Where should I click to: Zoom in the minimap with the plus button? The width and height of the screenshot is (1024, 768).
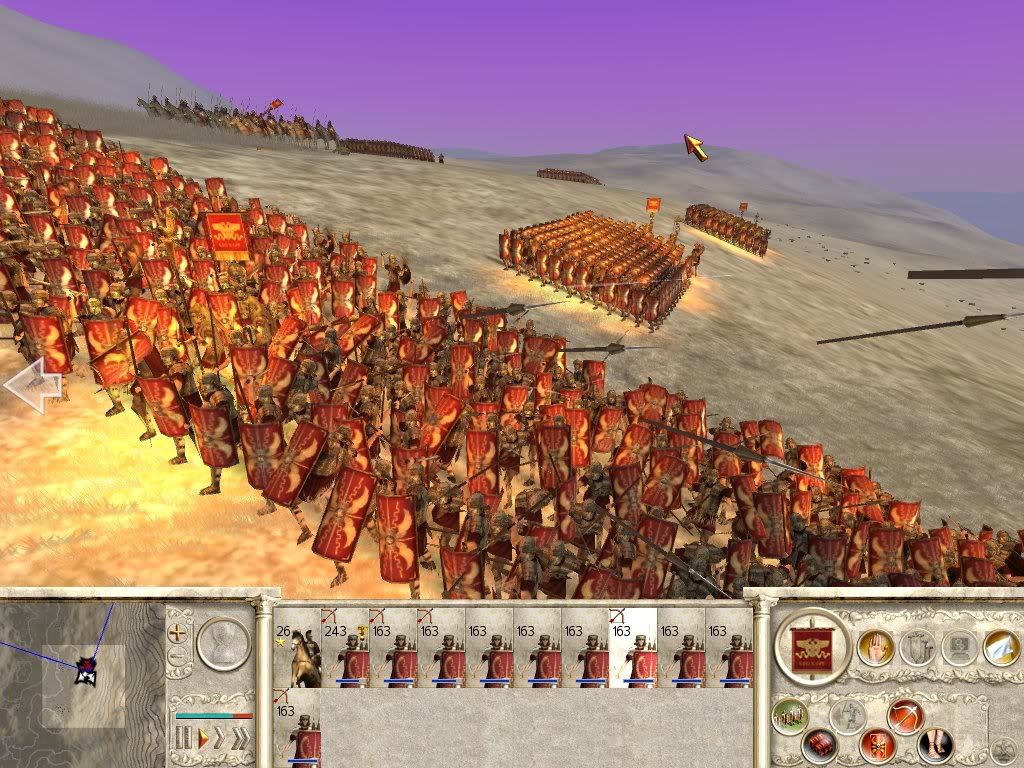coord(179,633)
